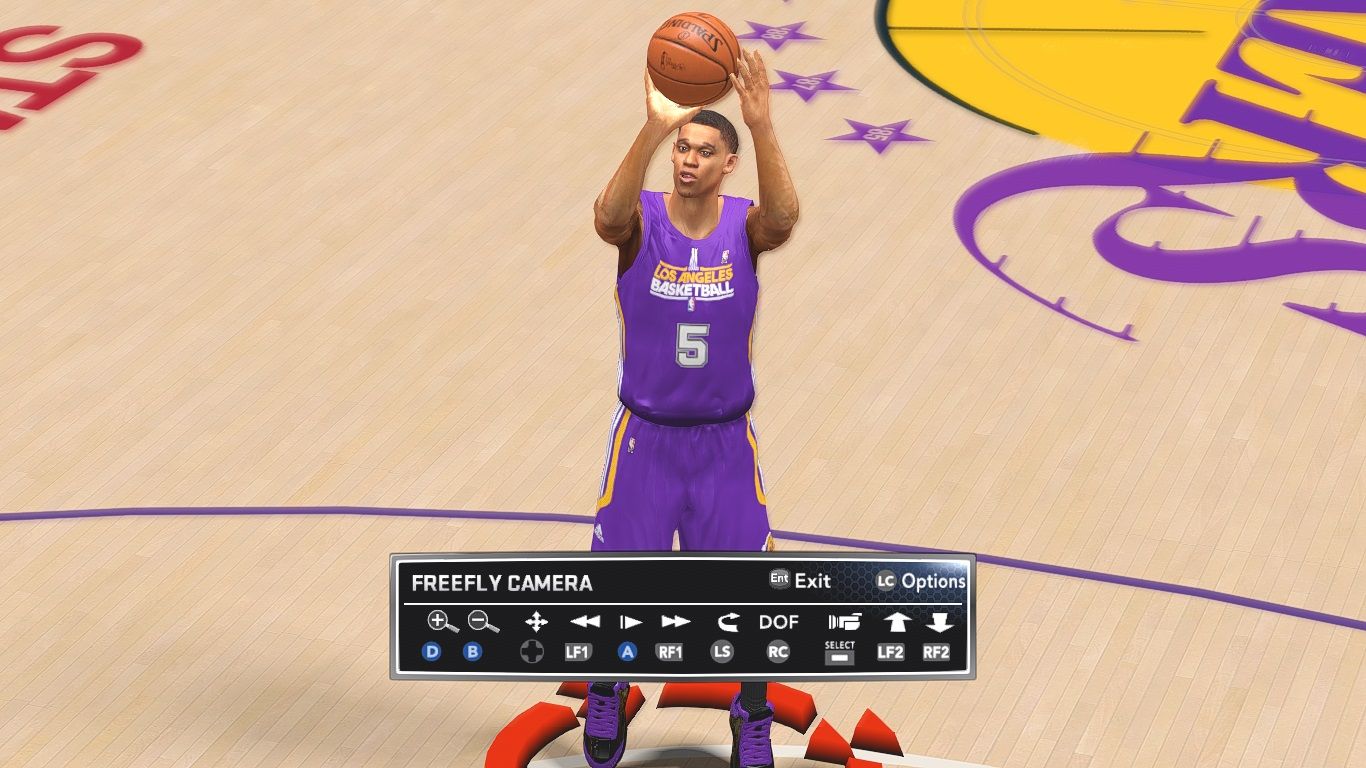Lower the camera with the down arrow
Screen dimensions: 1366x768
tap(938, 622)
